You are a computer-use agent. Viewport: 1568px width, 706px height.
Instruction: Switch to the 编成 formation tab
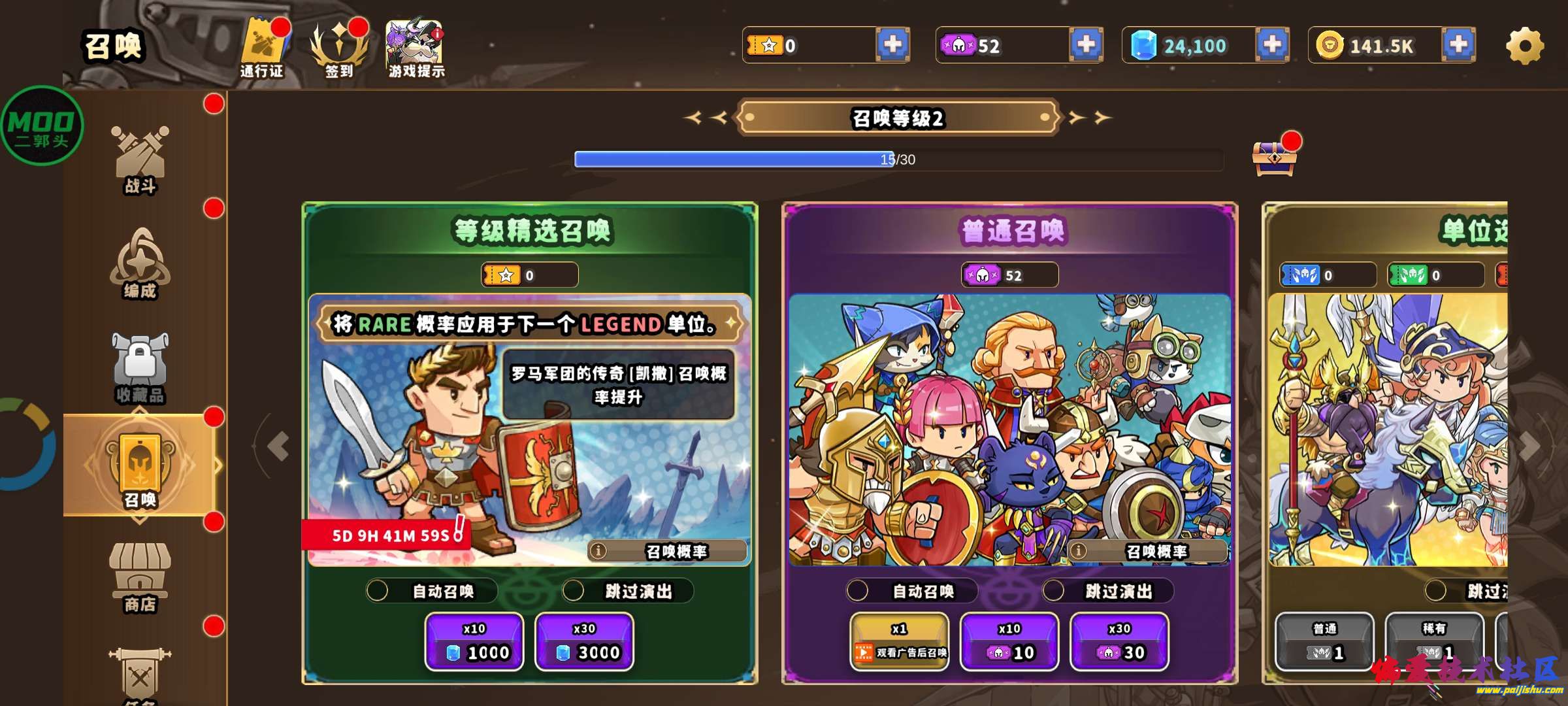point(140,265)
